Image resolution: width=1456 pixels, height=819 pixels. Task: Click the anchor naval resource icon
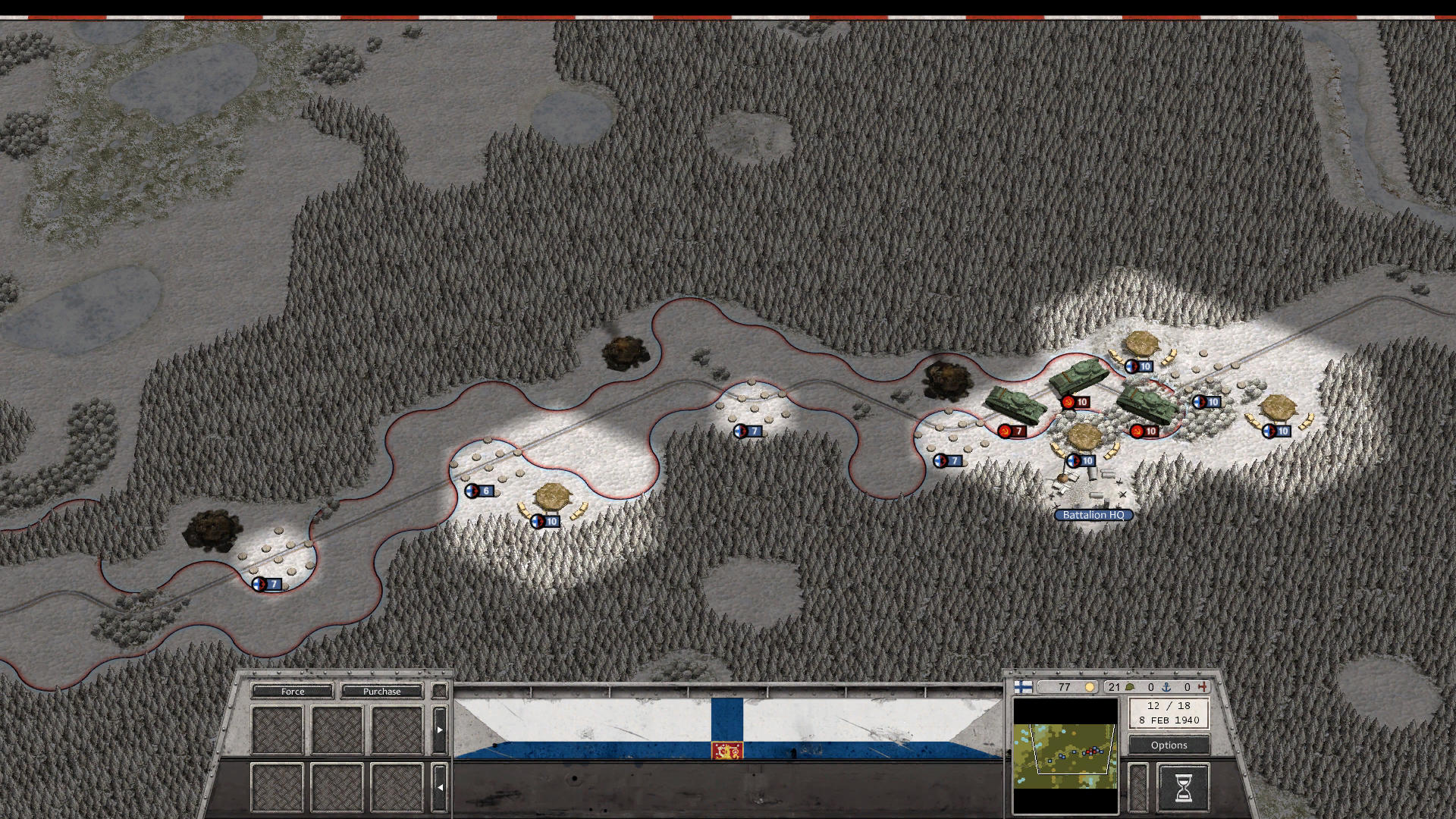tap(1168, 686)
